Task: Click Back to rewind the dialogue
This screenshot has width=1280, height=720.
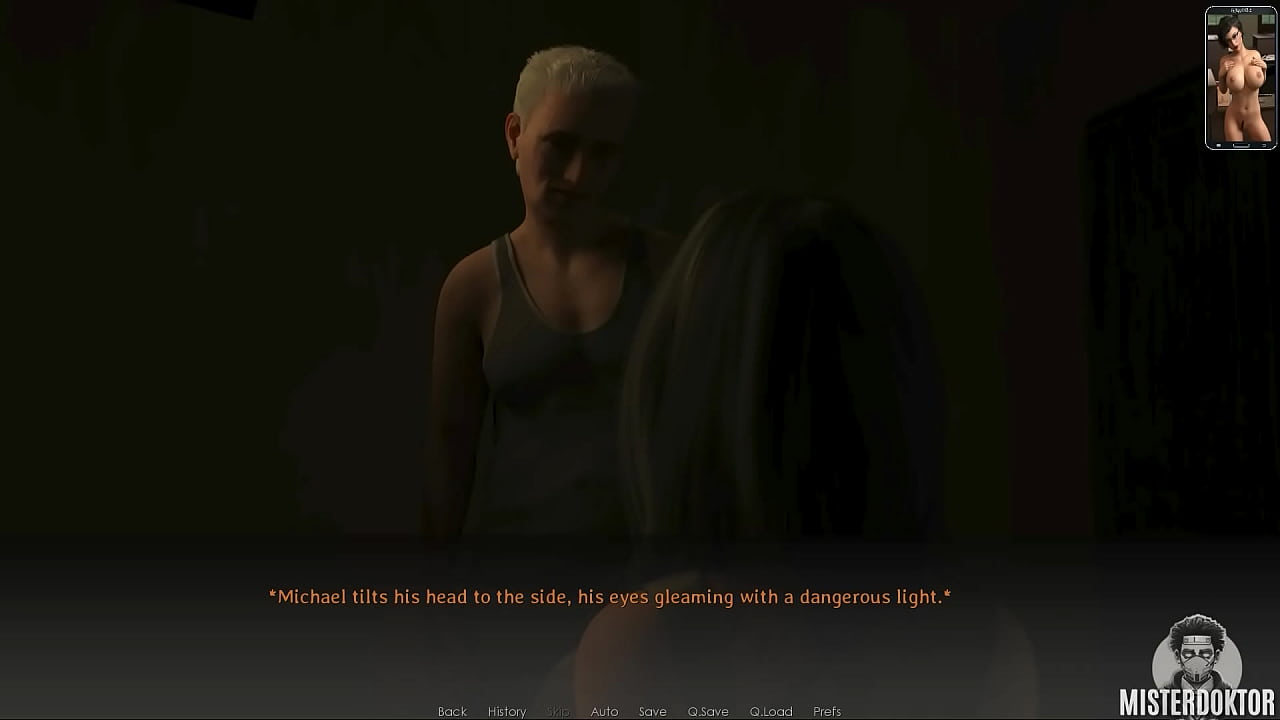Action: (452, 711)
